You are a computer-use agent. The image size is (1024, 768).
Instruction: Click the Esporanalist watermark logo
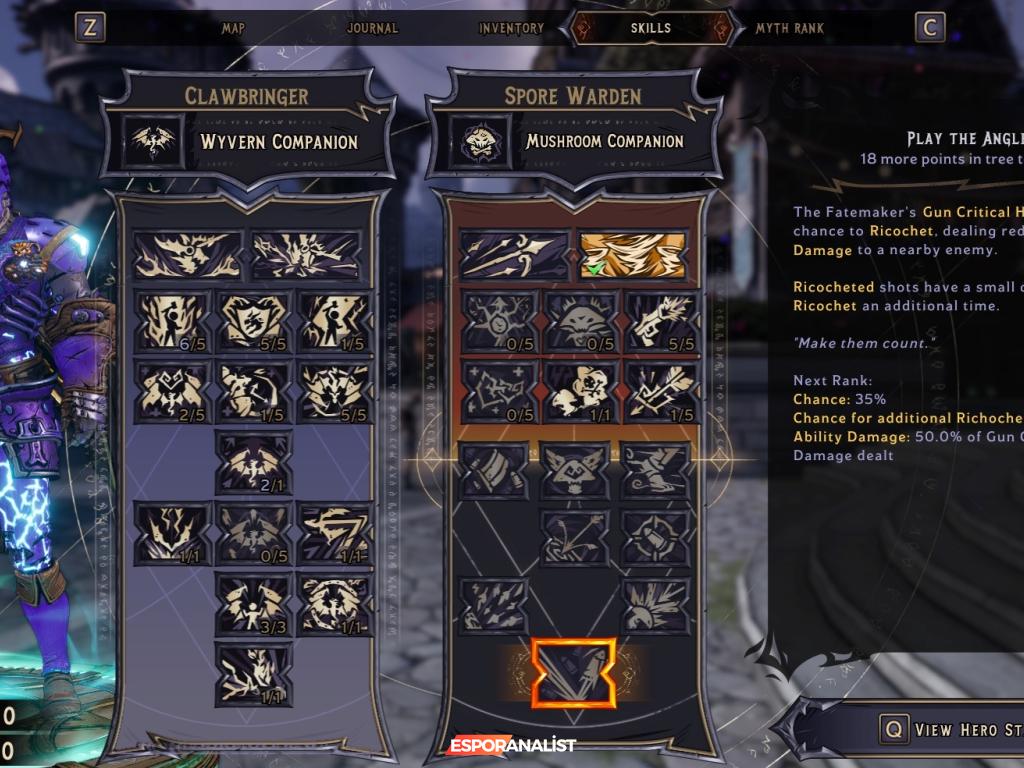point(511,745)
